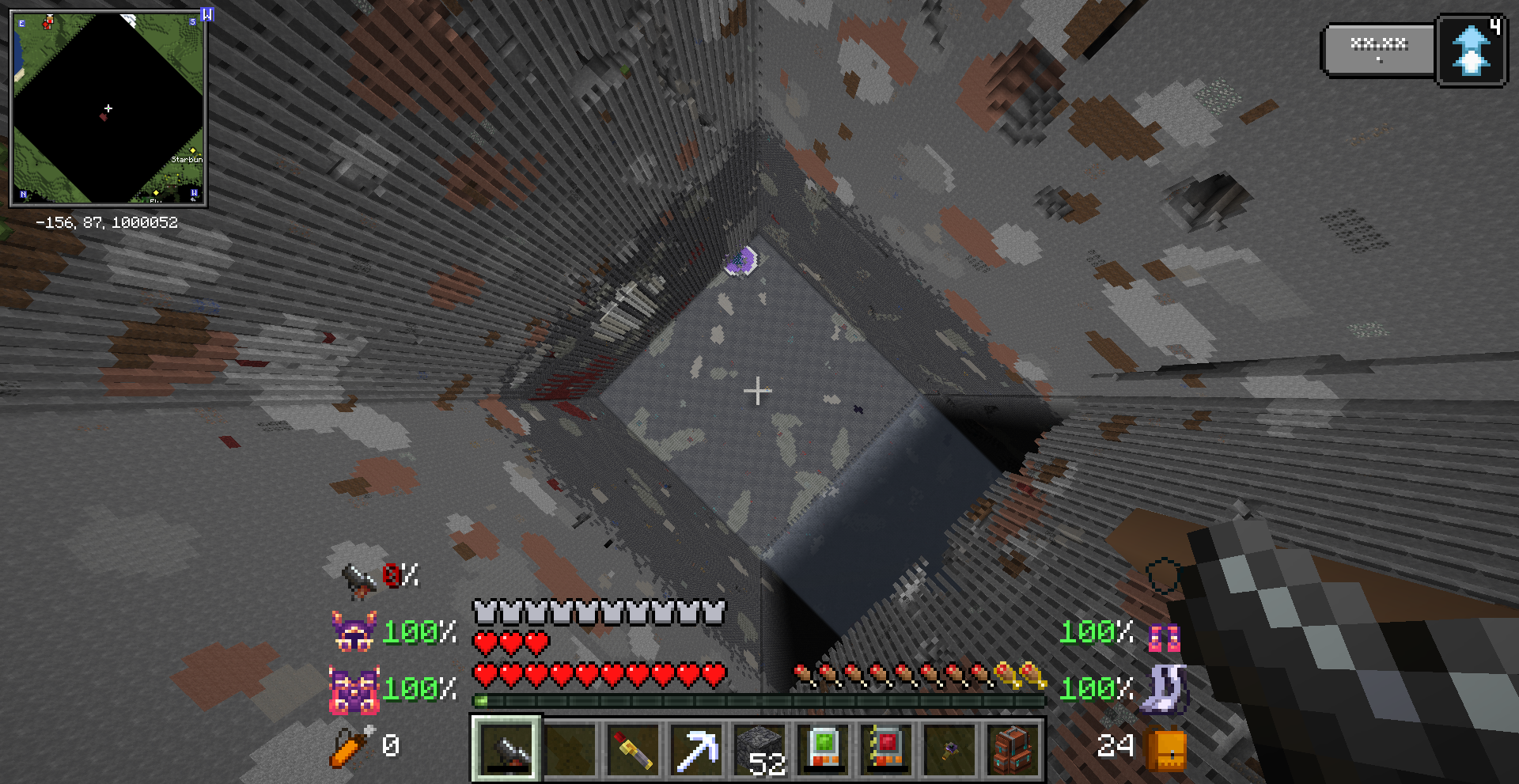Select the green-screen device hotbar slot
Screen dimensions: 1519x784
pos(823,748)
